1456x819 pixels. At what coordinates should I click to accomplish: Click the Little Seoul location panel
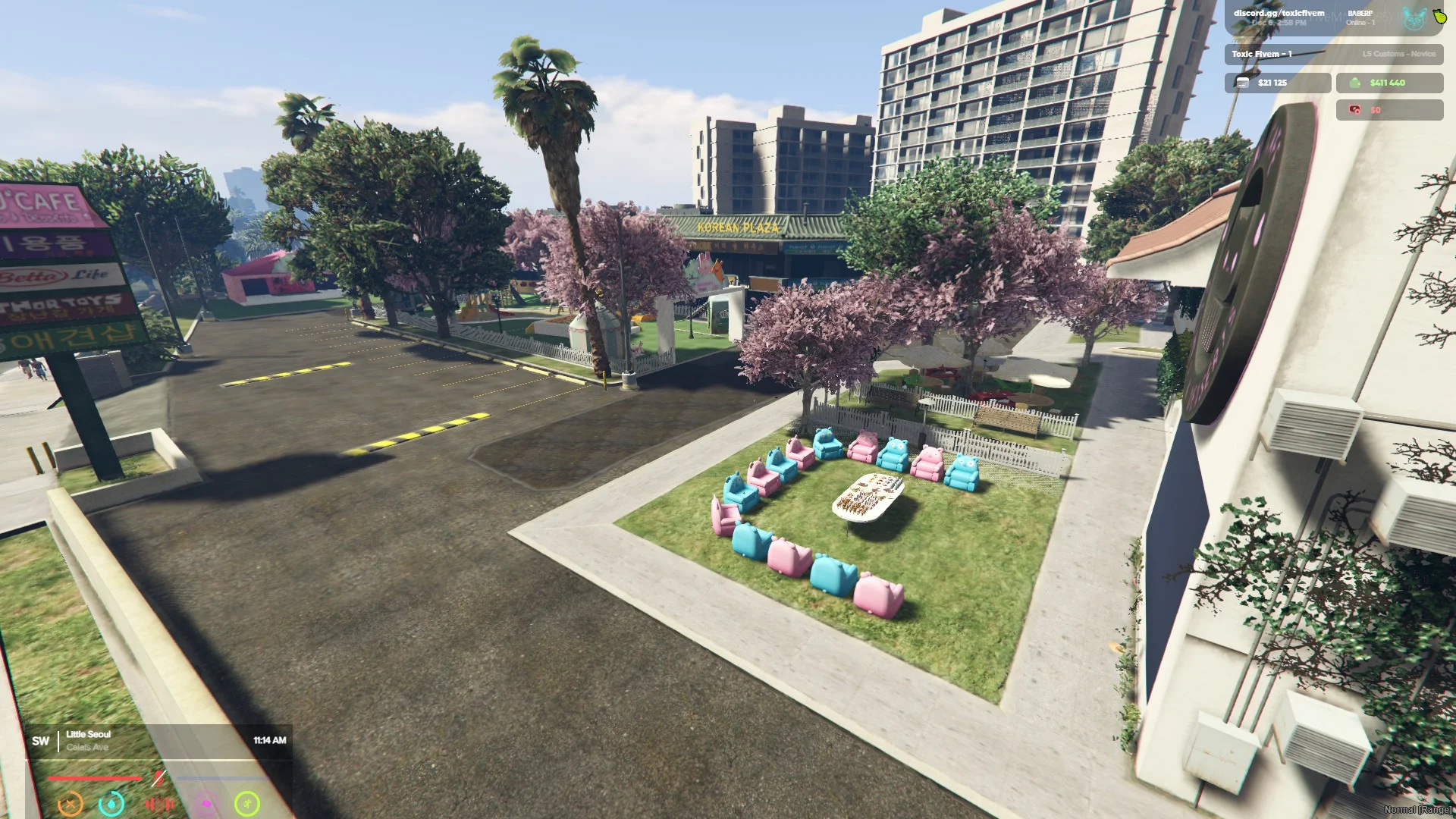click(88, 740)
